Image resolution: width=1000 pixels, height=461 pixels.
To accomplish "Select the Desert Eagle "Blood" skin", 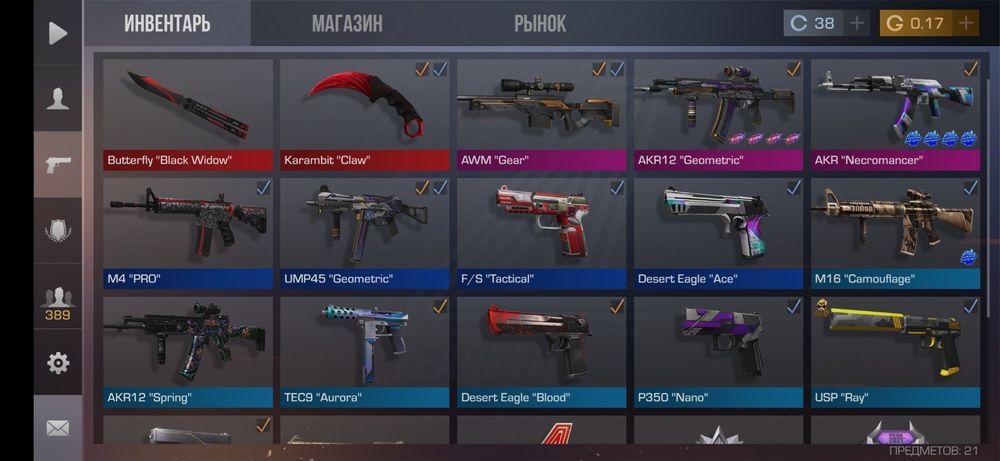I will pyautogui.click(x=542, y=350).
